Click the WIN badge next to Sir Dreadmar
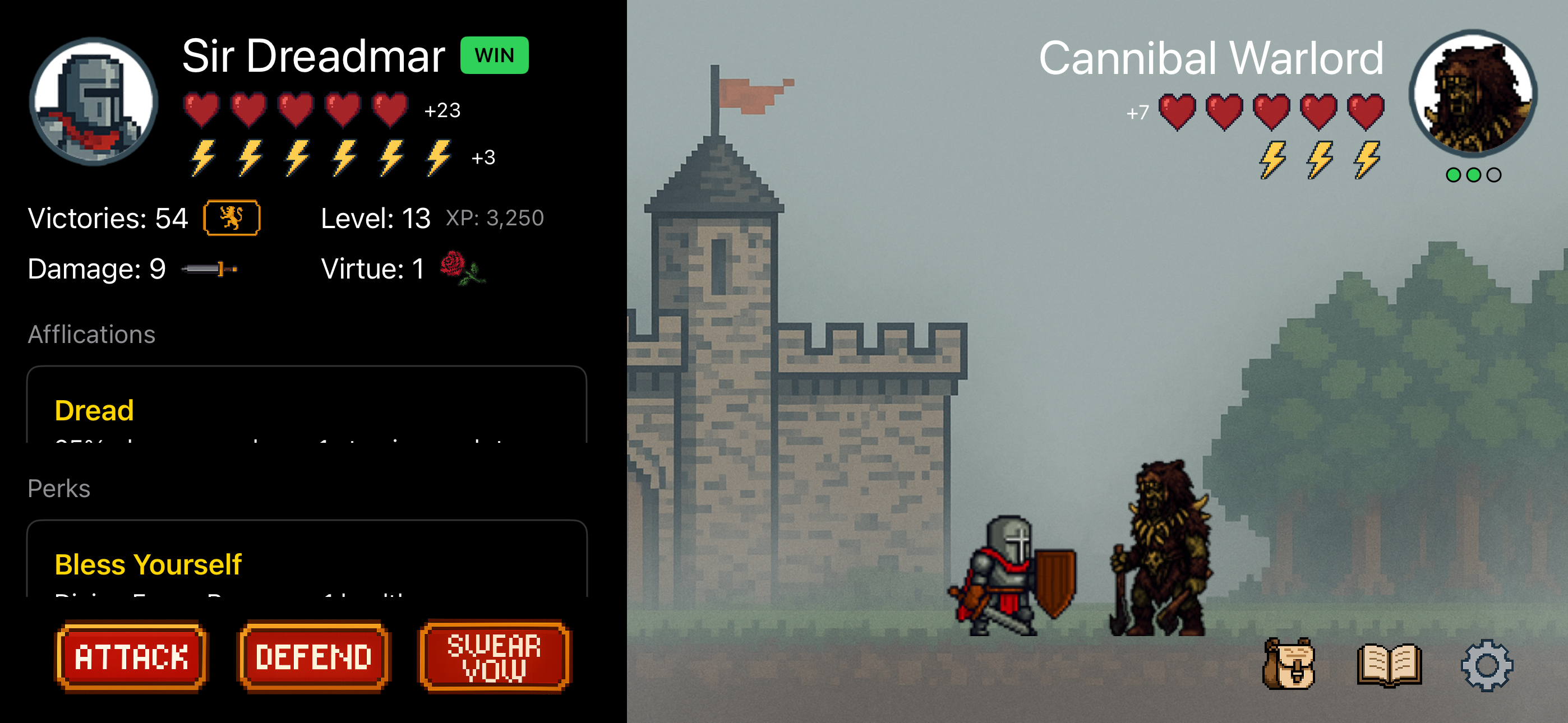 [x=494, y=55]
